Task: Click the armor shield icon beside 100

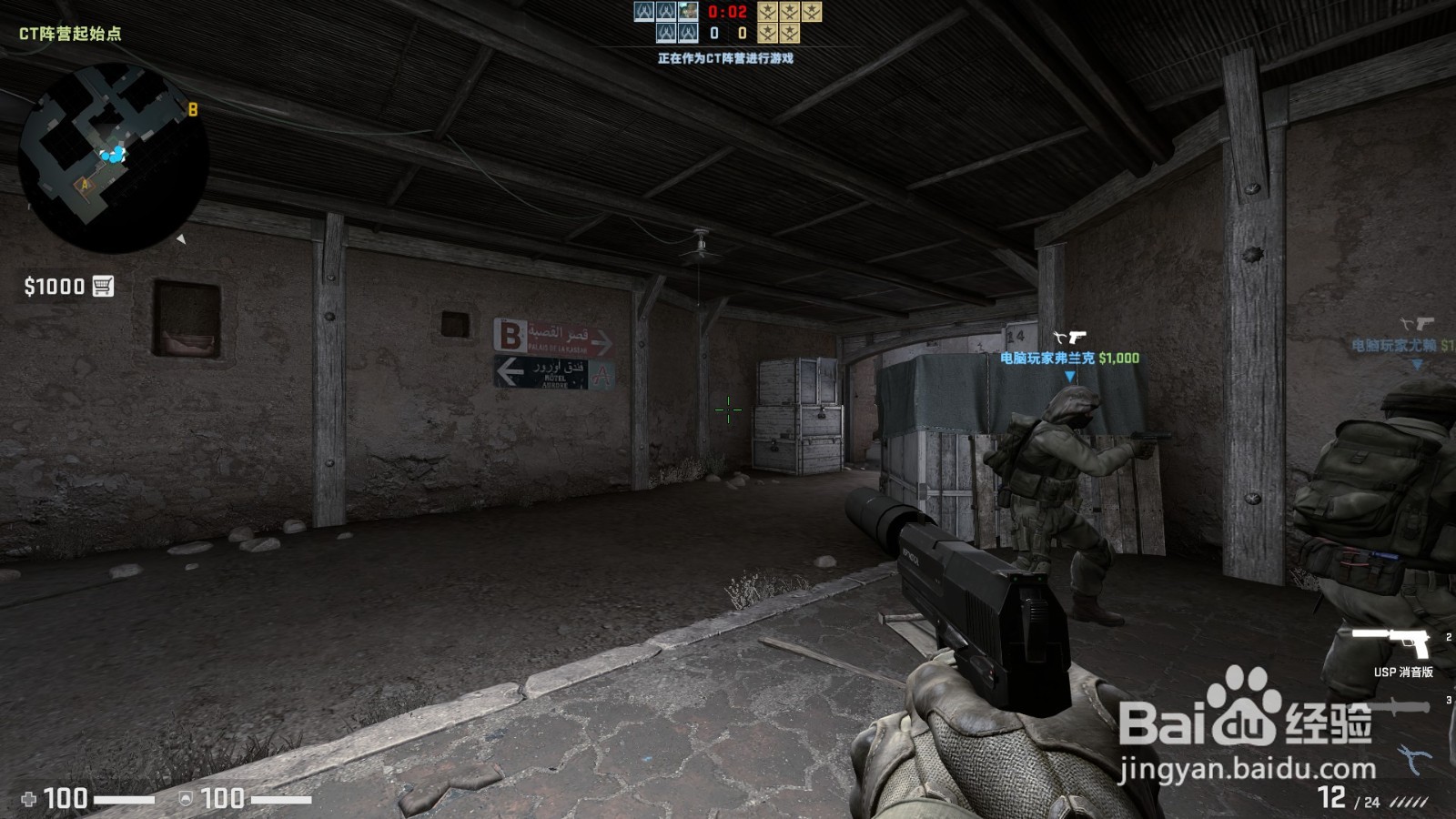Action: 186,798
